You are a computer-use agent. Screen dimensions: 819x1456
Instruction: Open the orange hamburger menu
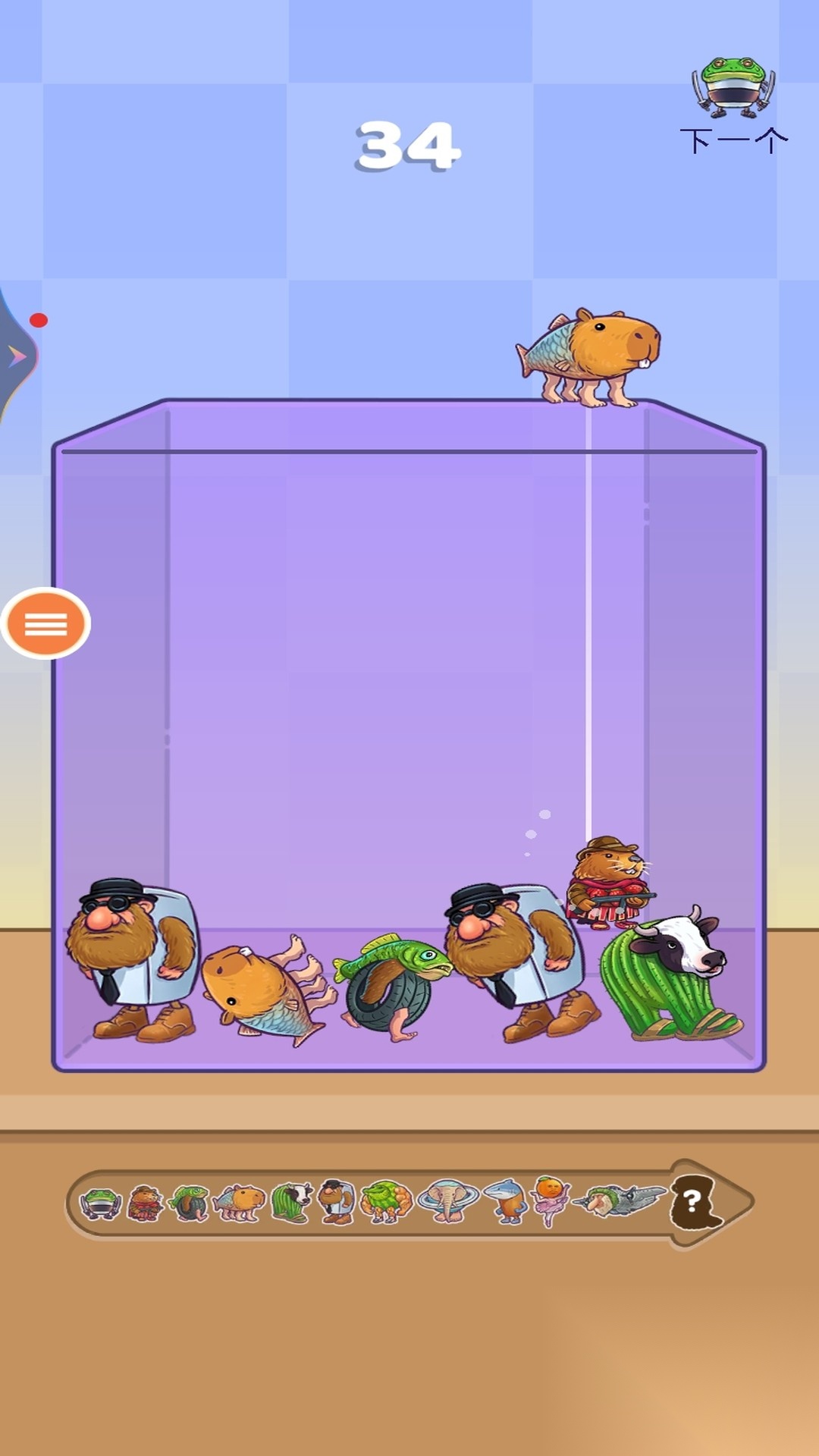[45, 623]
